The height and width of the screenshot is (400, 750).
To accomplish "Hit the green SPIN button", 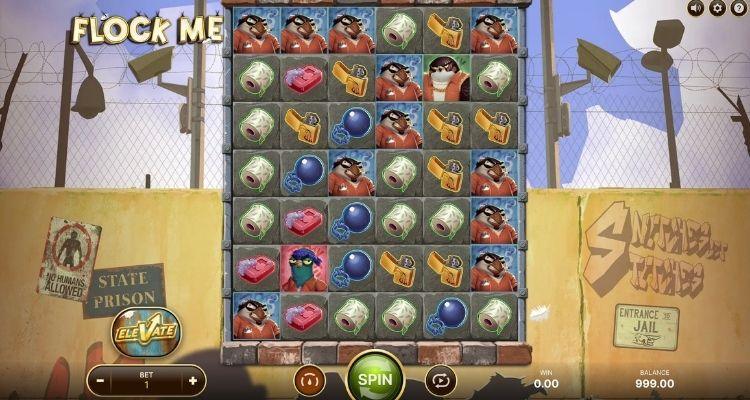I will [x=375, y=381].
